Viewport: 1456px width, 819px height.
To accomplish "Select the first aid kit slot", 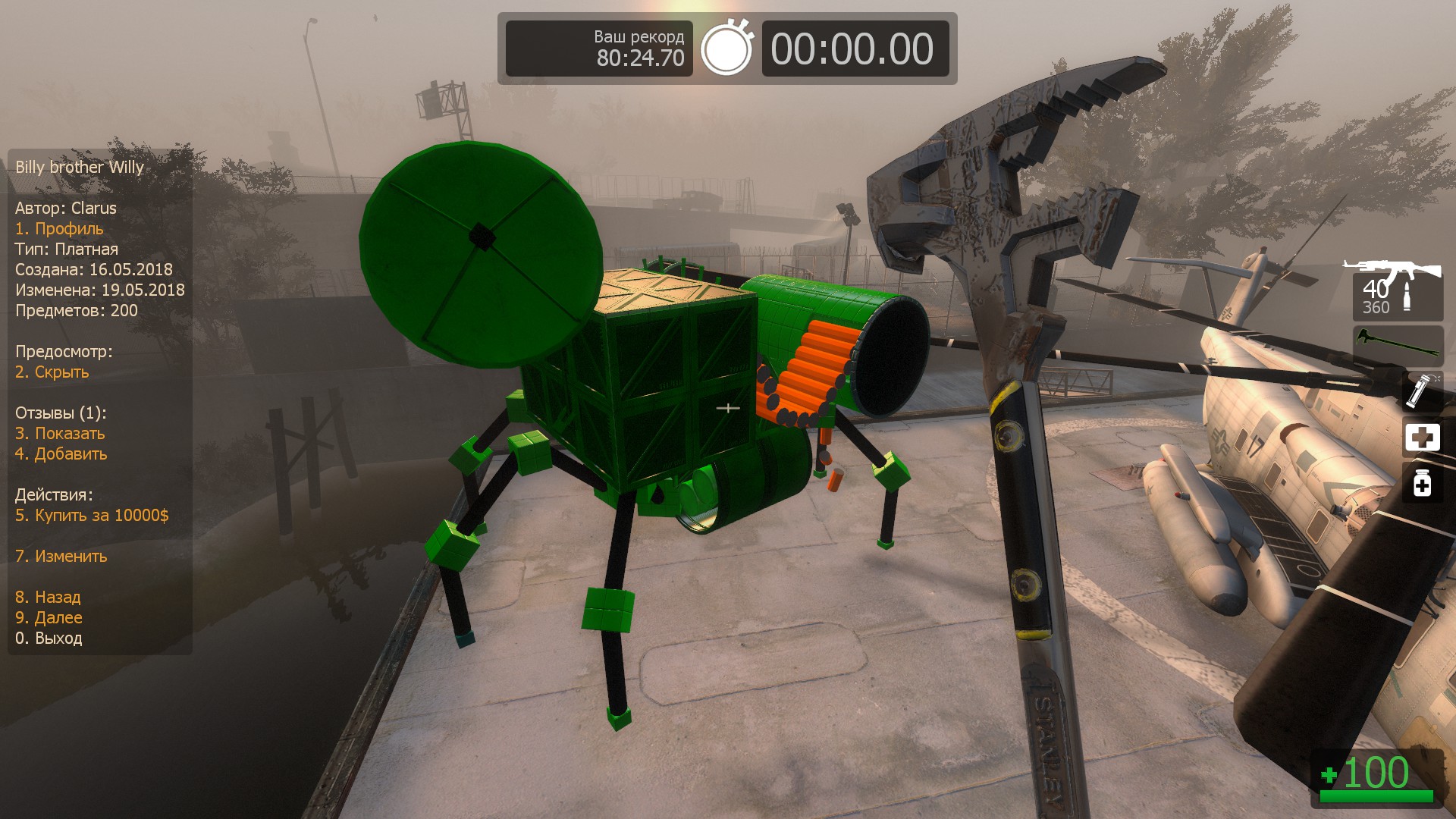I will pos(1421,438).
